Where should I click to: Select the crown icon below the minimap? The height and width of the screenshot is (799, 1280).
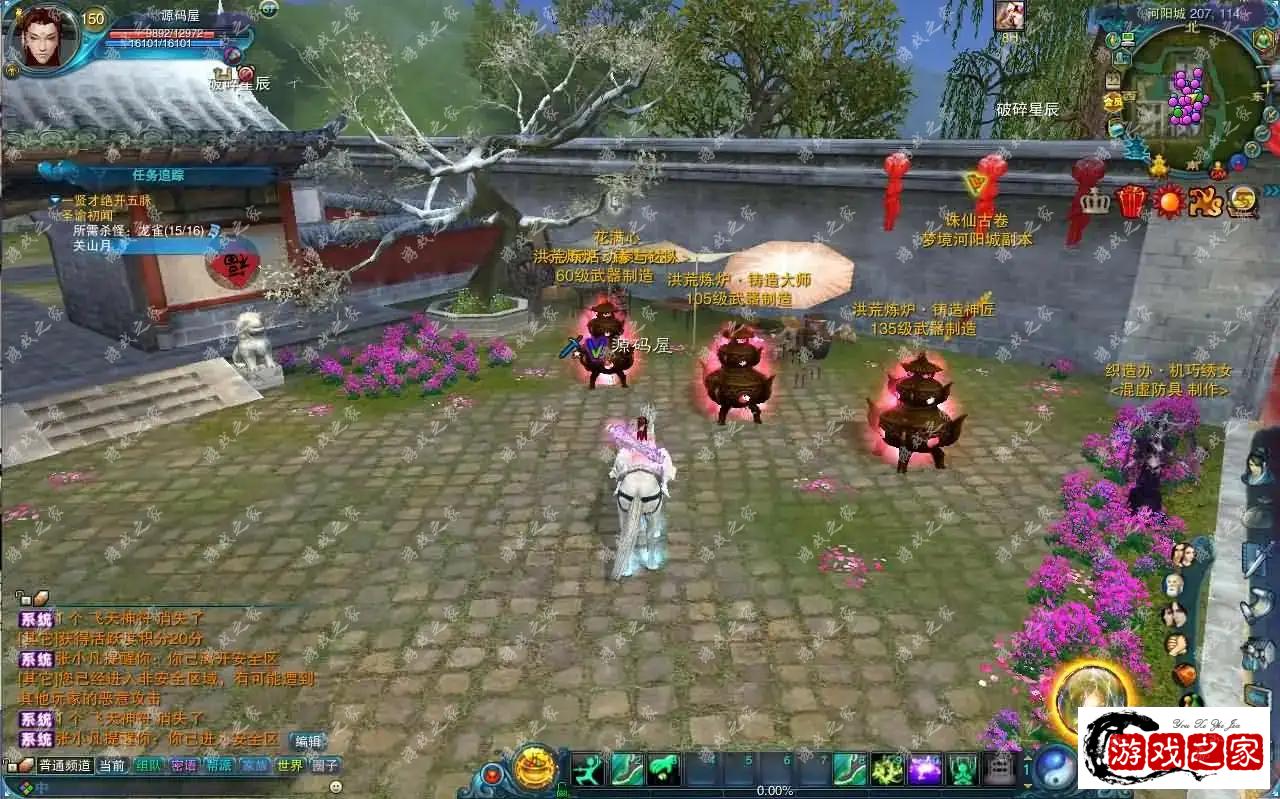pyautogui.click(x=1096, y=201)
